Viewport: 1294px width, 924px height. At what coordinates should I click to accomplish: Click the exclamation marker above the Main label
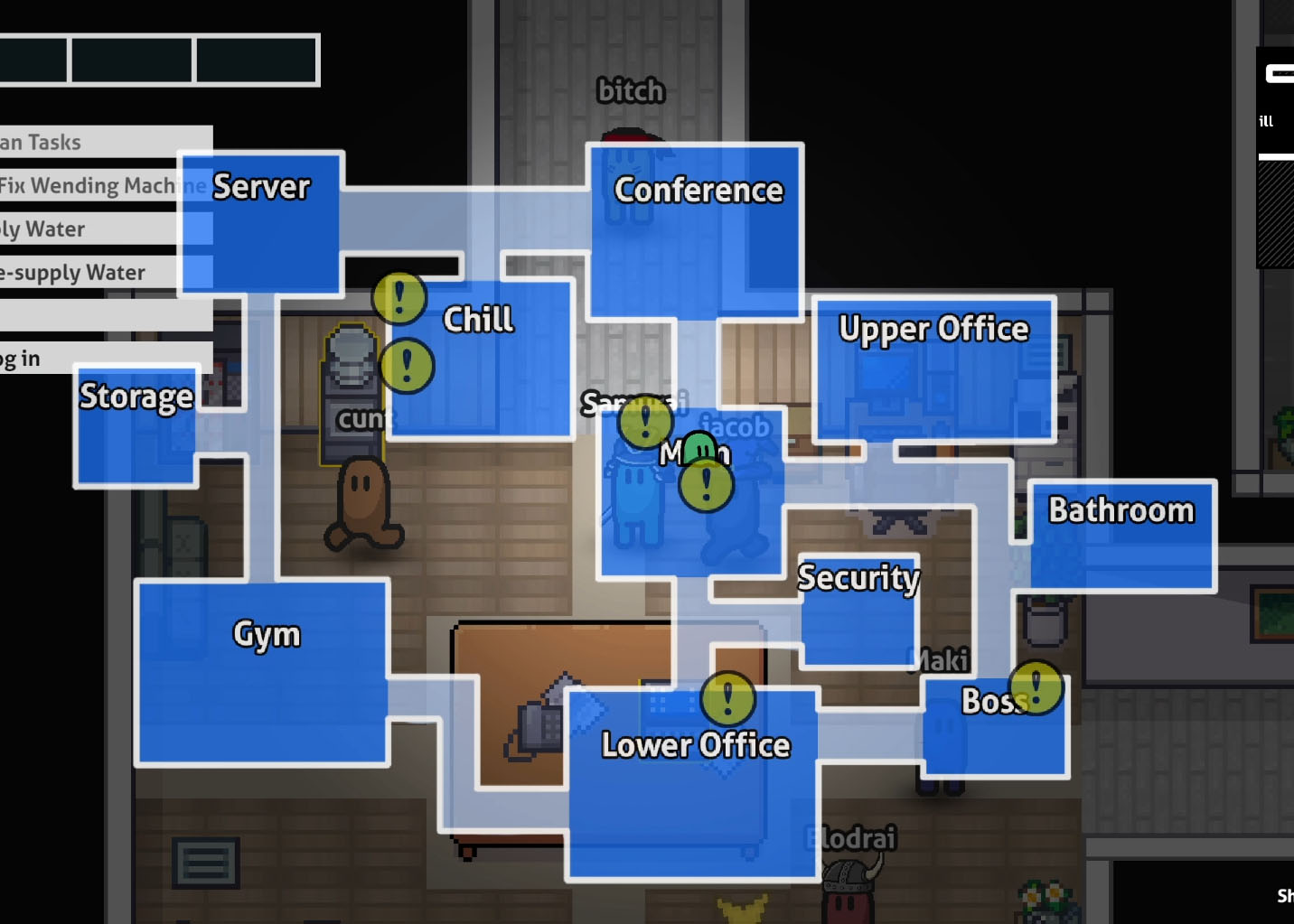coord(645,421)
